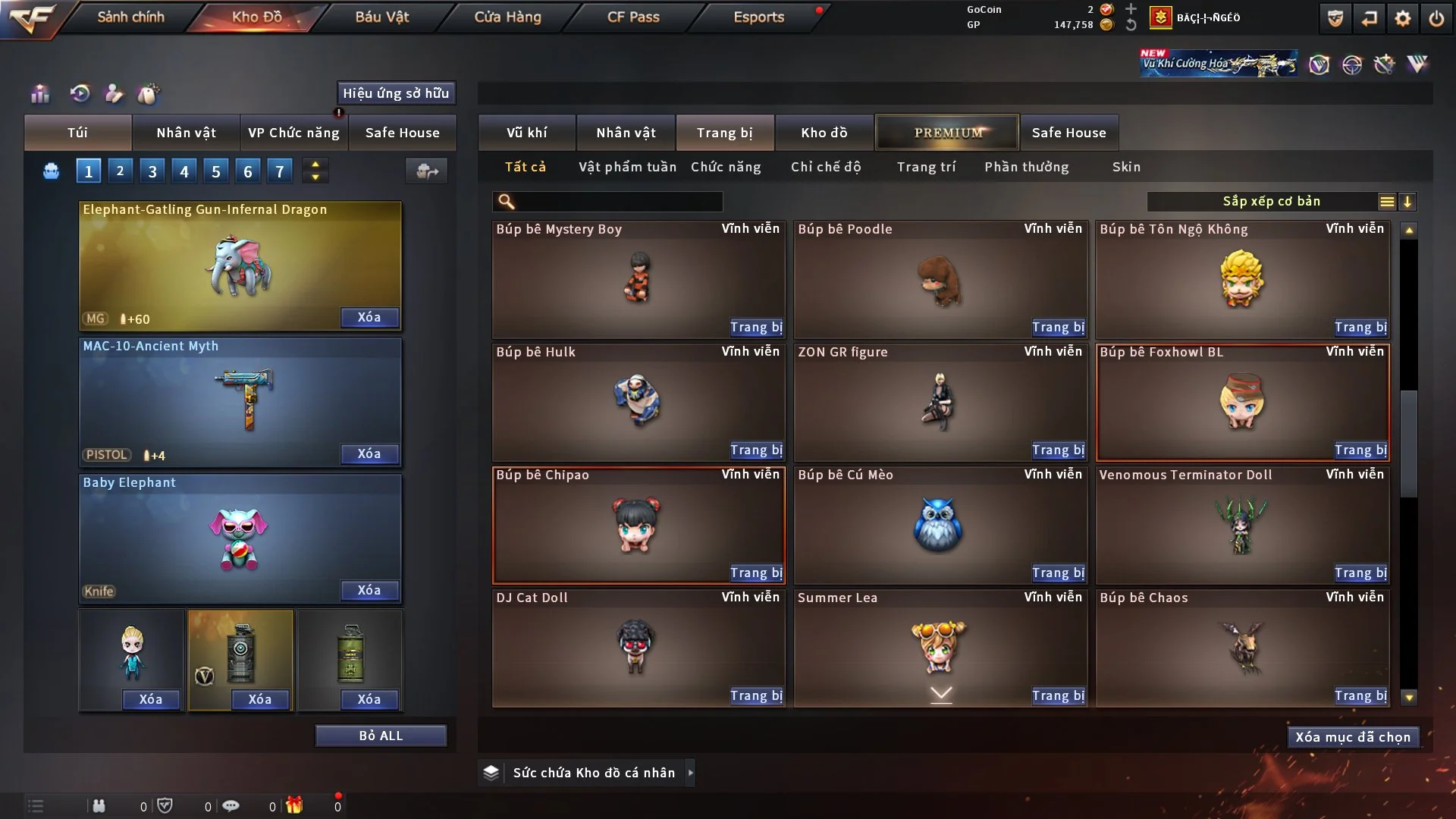1456x819 pixels.
Task: Equip Búp bê Poodle doll
Action: (1058, 328)
